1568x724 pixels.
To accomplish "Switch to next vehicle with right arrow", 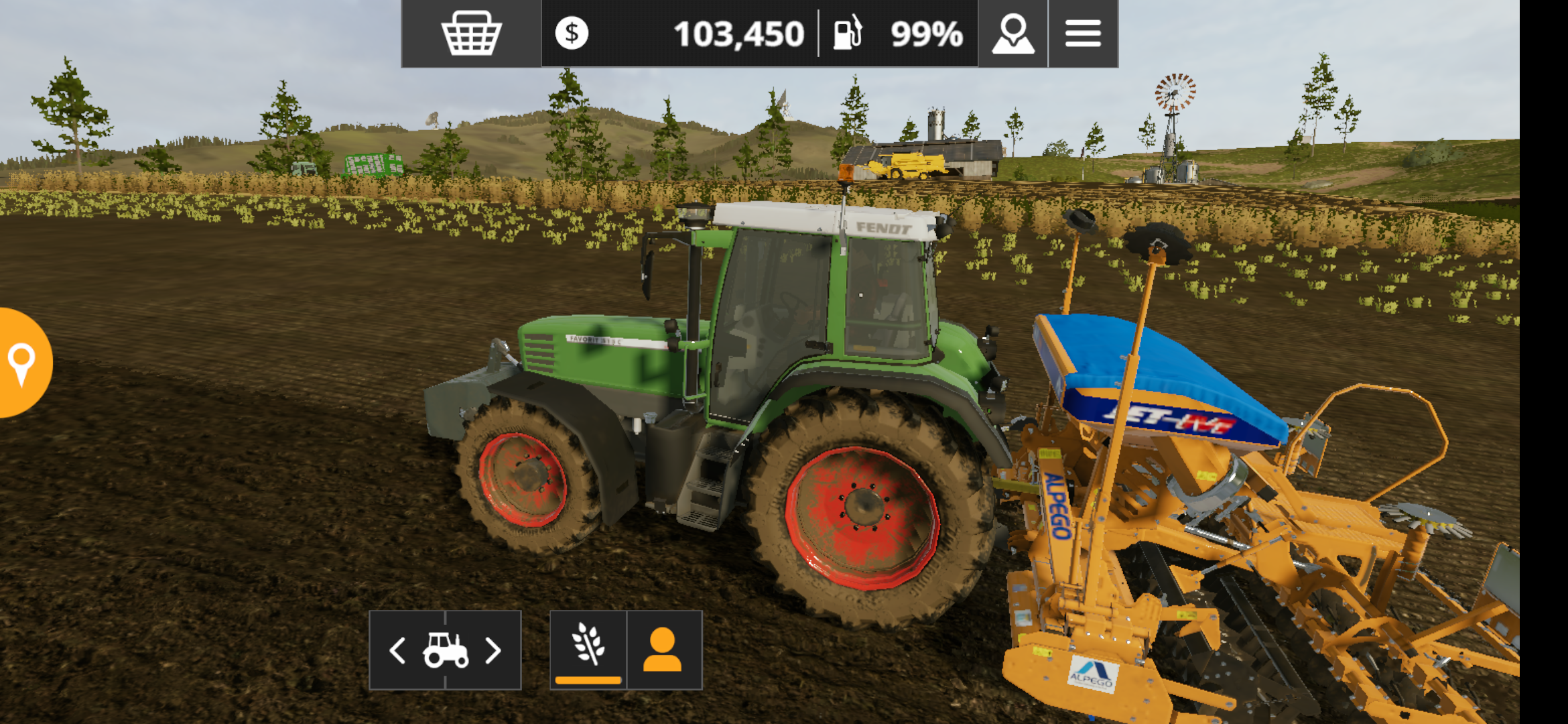I will (493, 650).
